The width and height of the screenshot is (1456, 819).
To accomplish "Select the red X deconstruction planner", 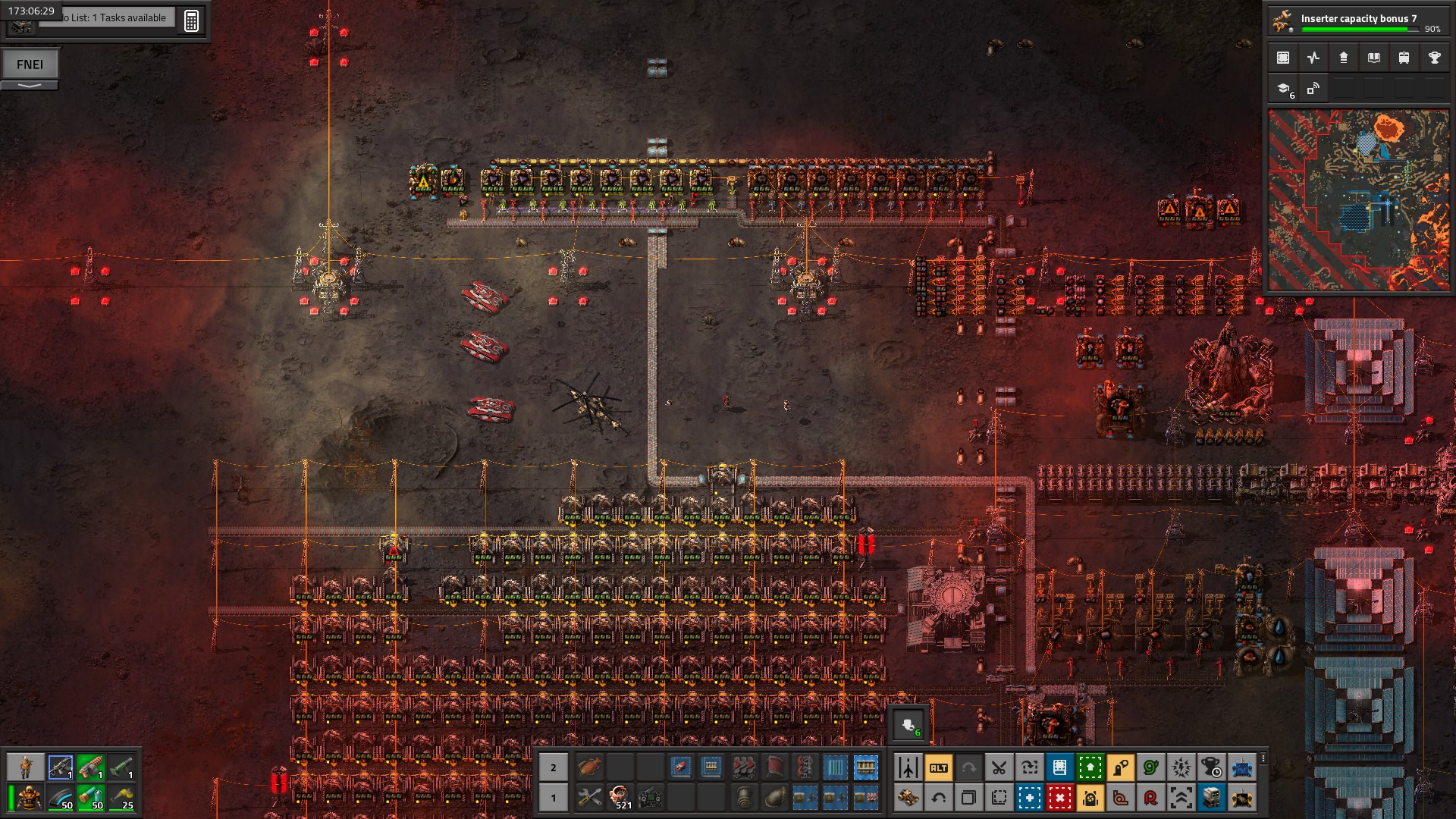I will click(1059, 798).
